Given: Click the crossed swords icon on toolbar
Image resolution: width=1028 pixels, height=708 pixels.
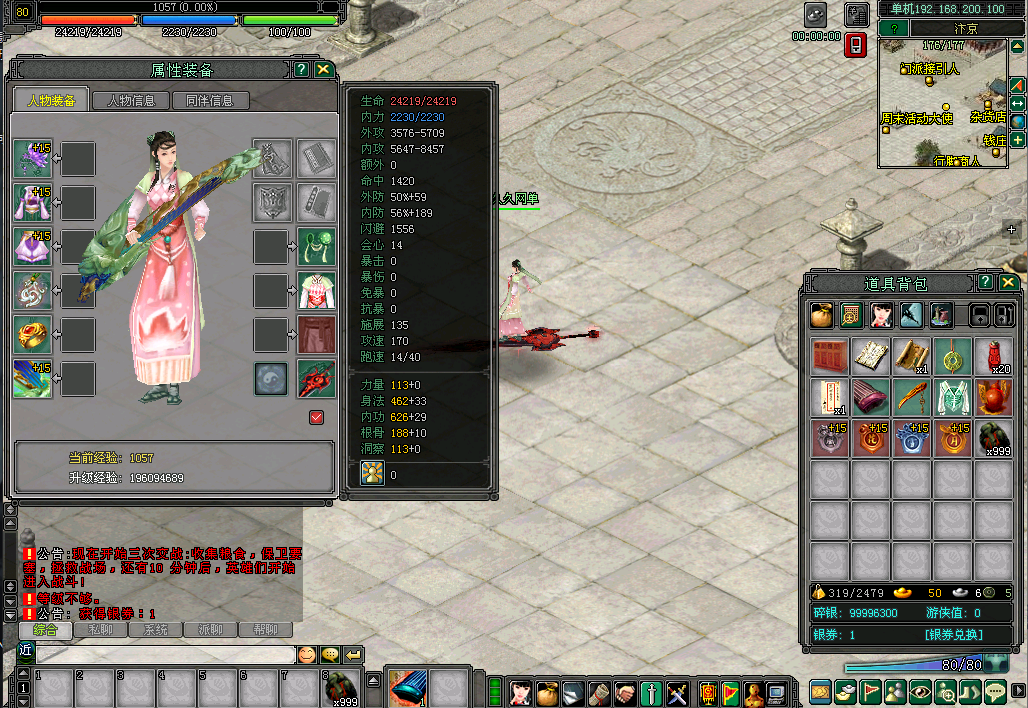Looking at the screenshot, I should pyautogui.click(x=677, y=692).
